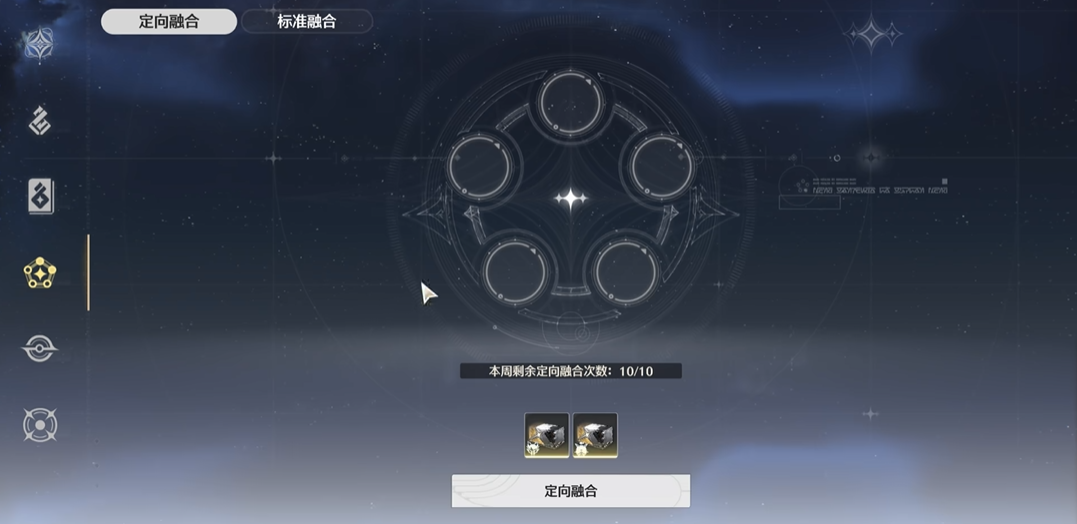Choose the crosshair circle sidebar icon
The height and width of the screenshot is (524, 1077).
40,425
